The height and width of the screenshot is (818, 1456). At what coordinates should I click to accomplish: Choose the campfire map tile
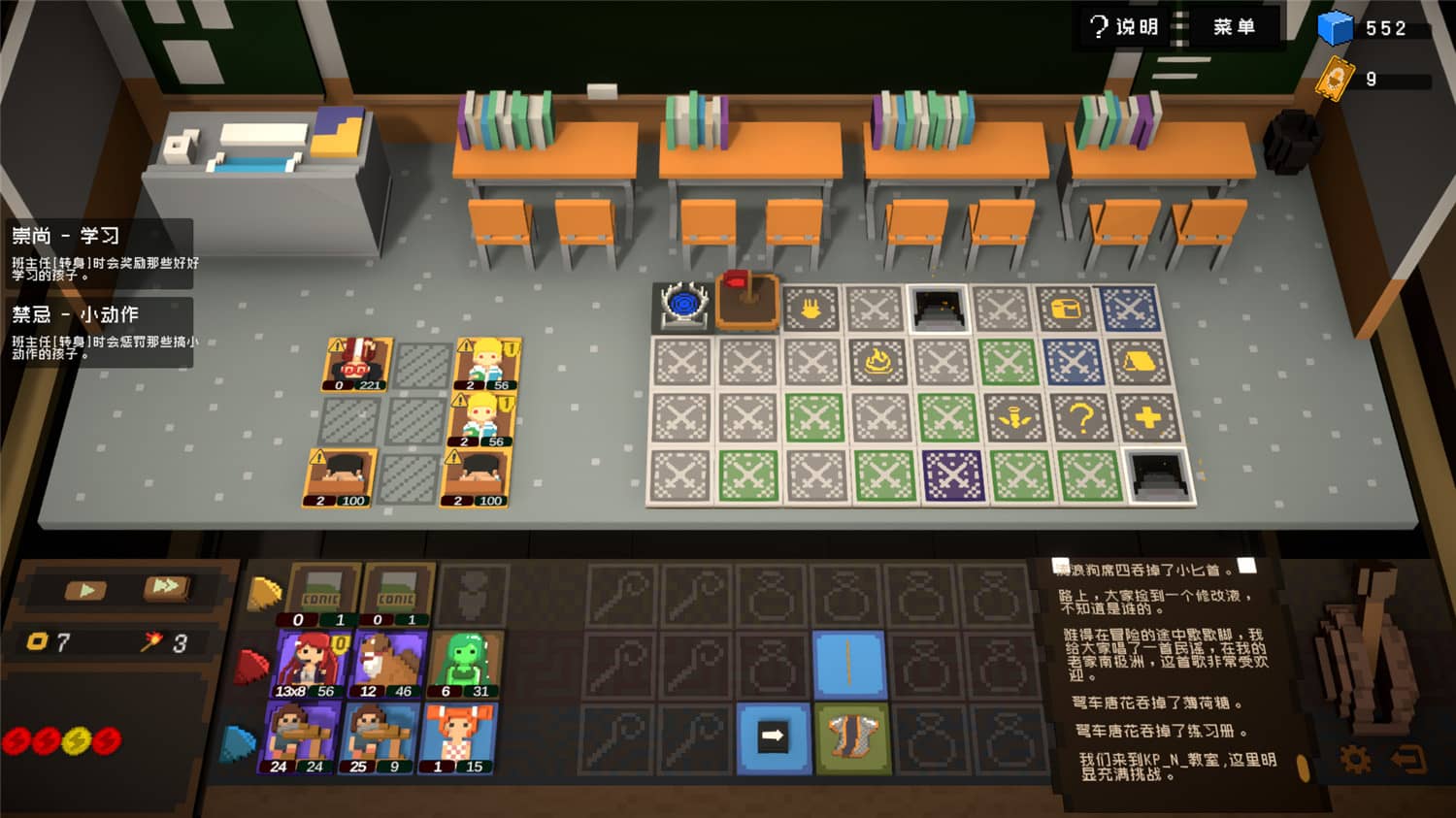[x=878, y=363]
